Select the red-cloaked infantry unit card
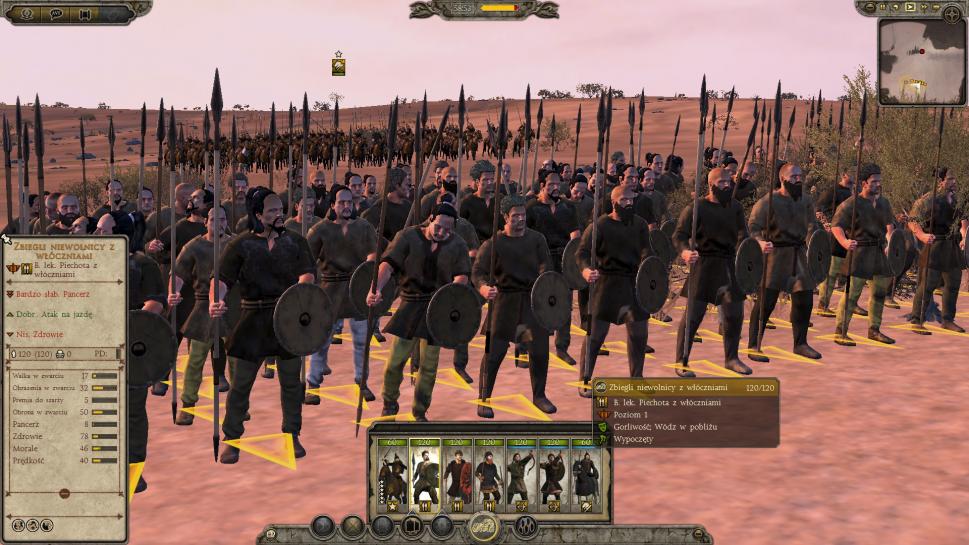The height and width of the screenshot is (545, 969). coord(457,476)
